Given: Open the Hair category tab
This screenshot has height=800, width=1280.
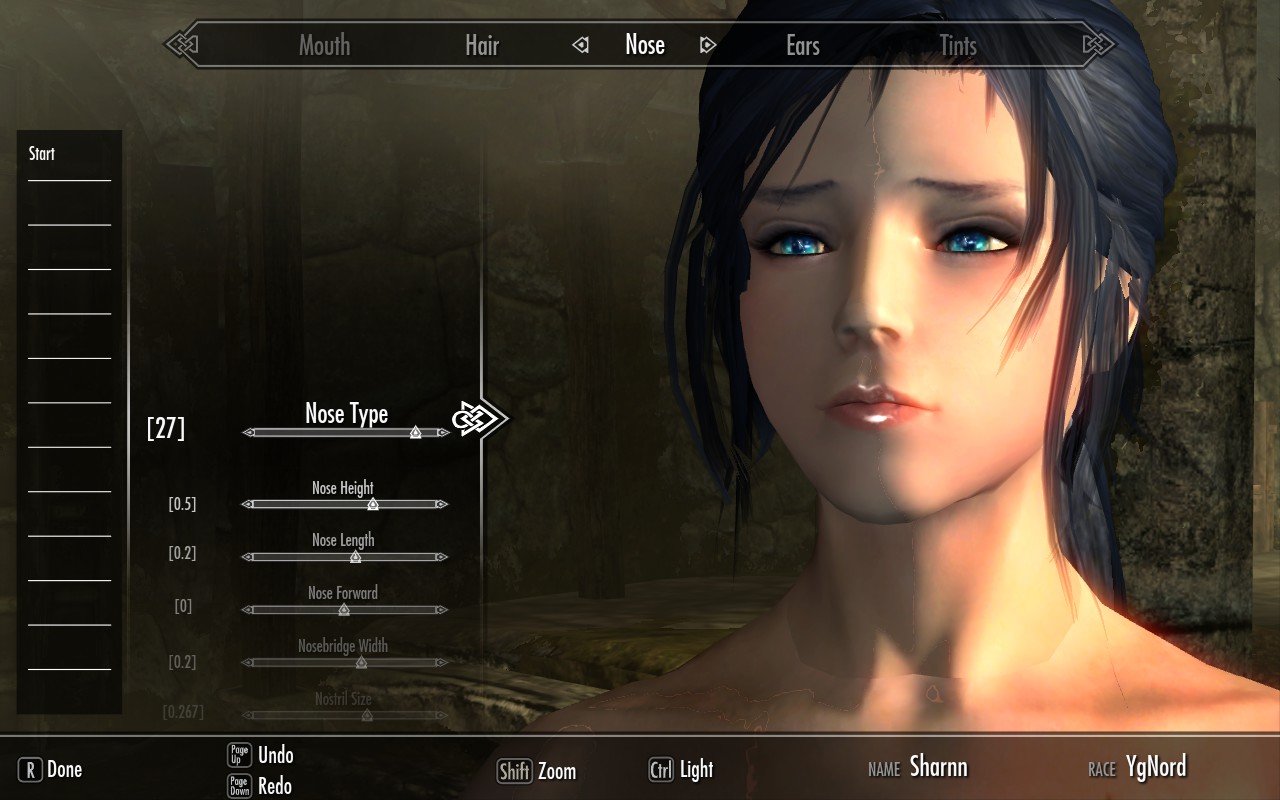Looking at the screenshot, I should [x=481, y=45].
